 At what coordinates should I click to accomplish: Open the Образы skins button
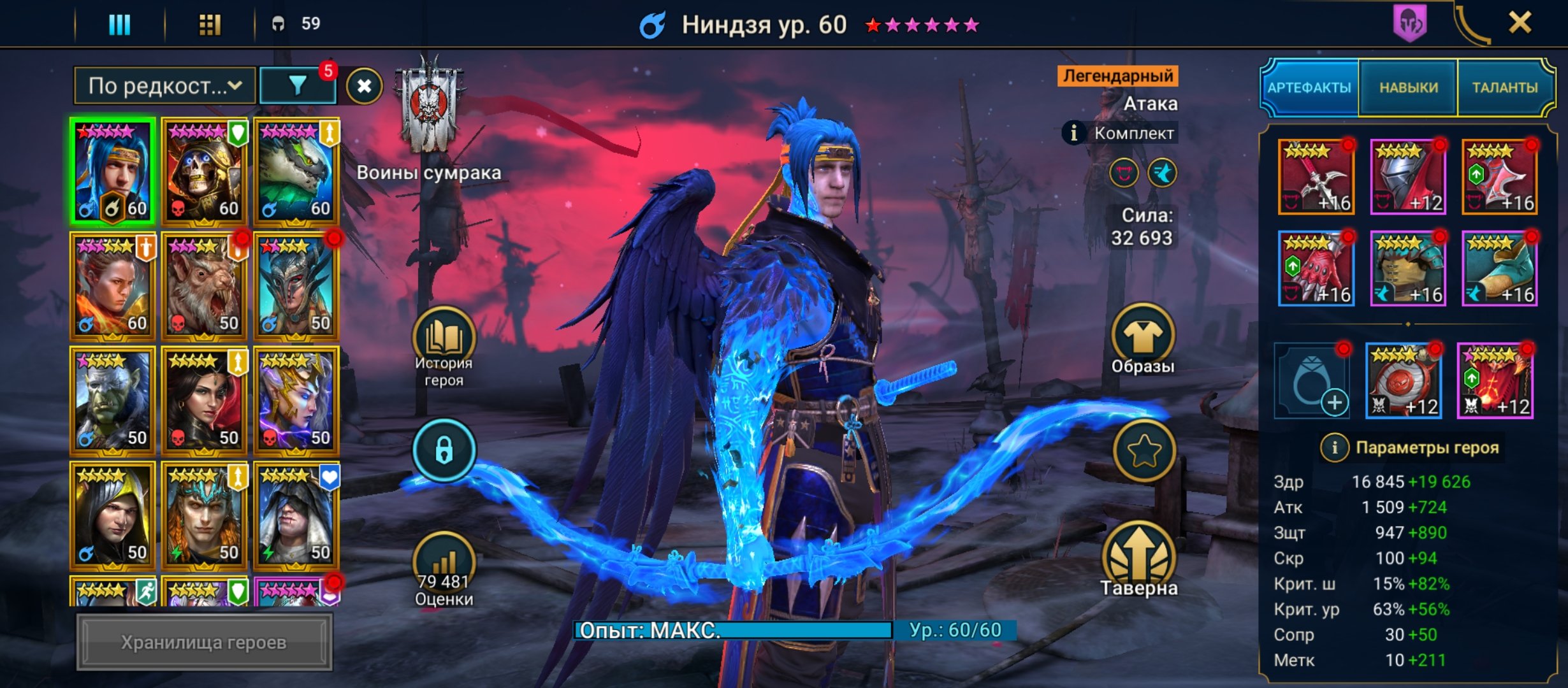coord(1143,339)
